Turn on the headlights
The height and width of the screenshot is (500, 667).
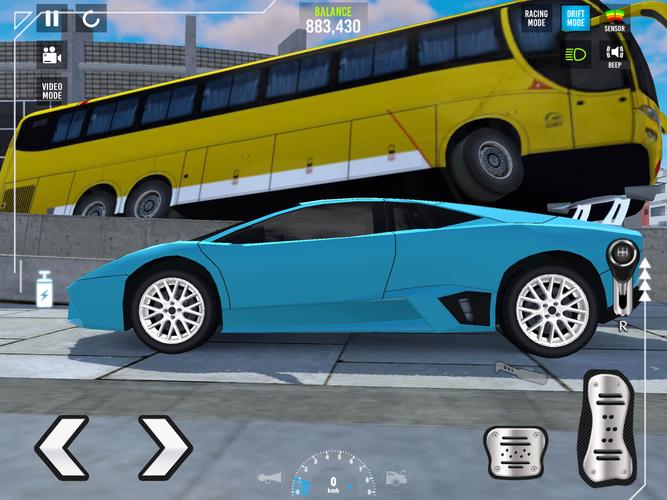point(575,54)
